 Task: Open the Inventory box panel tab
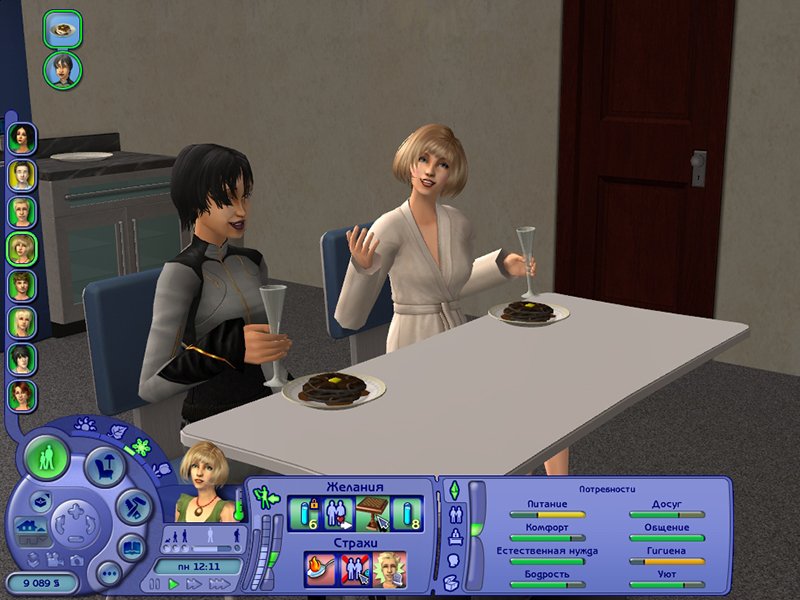tap(453, 582)
